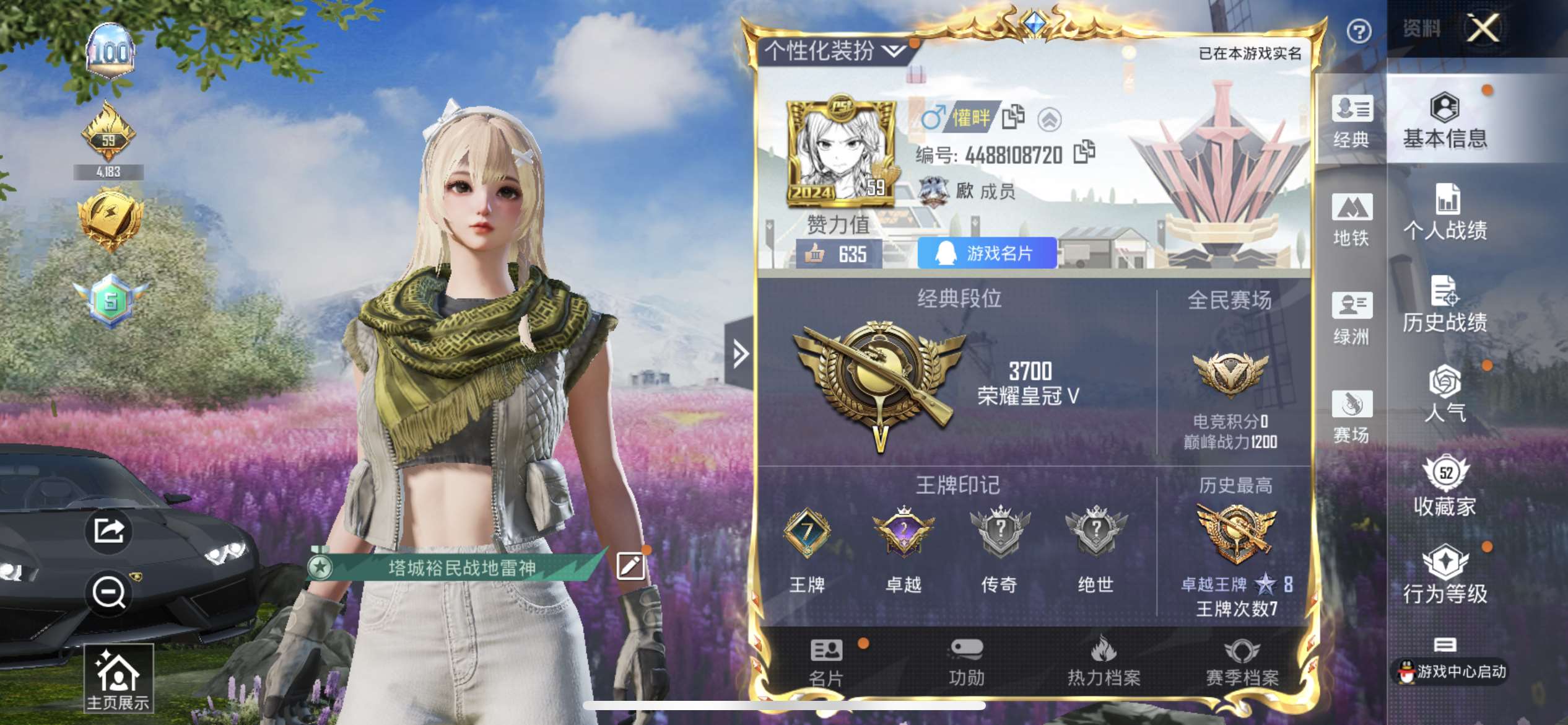Select the 人气 tab
The width and height of the screenshot is (1568, 725).
[1445, 394]
